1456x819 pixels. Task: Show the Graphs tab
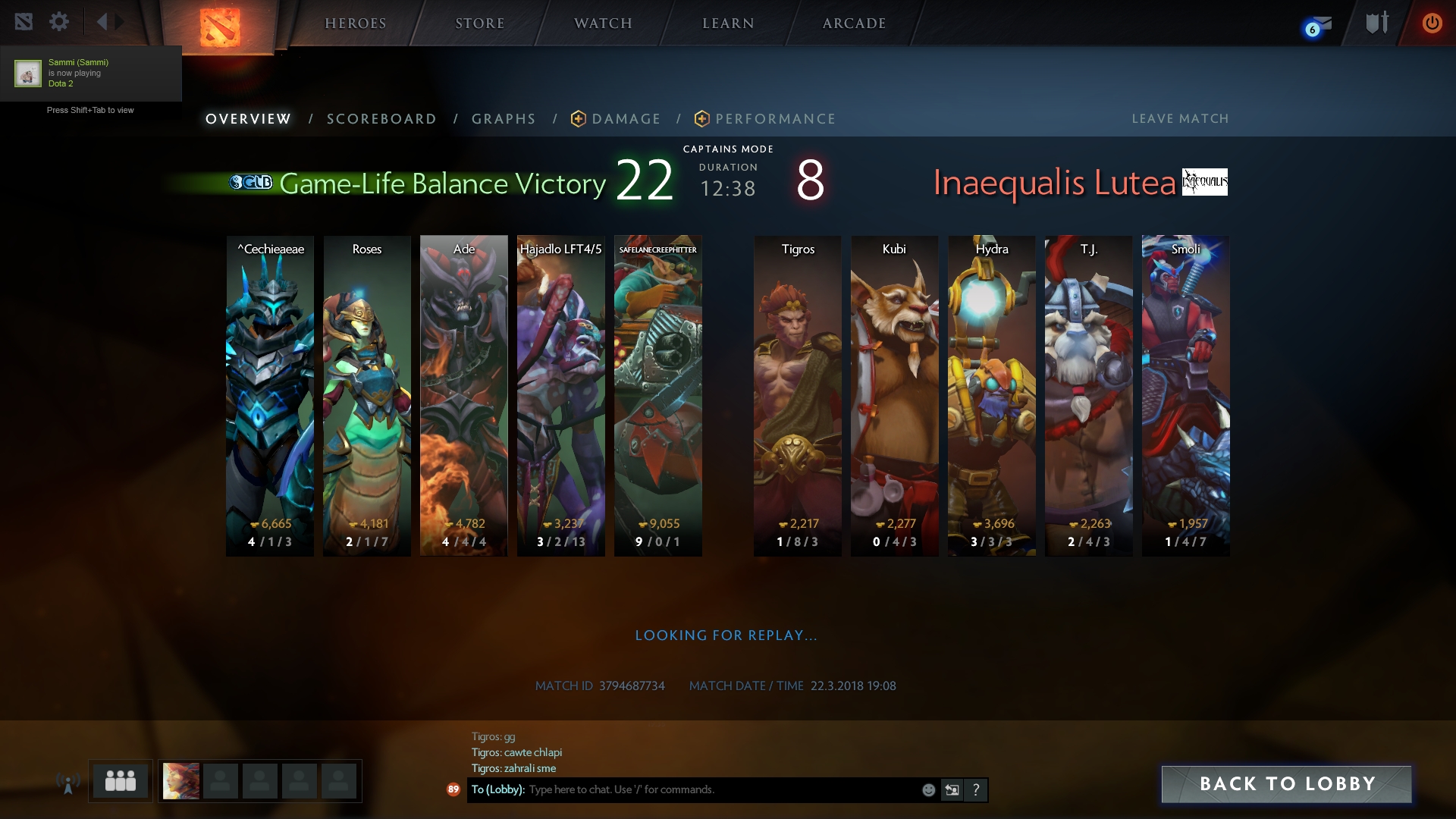(504, 119)
